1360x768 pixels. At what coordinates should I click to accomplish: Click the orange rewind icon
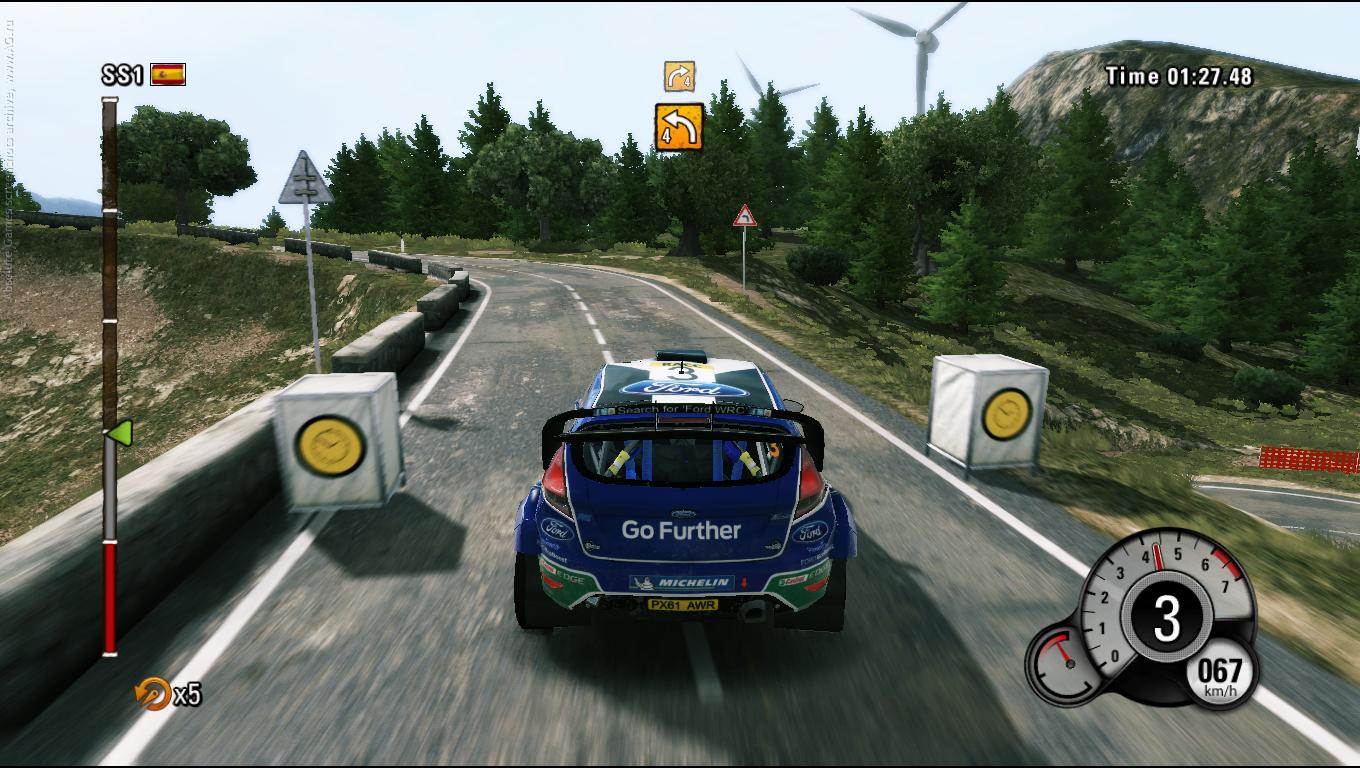point(153,693)
